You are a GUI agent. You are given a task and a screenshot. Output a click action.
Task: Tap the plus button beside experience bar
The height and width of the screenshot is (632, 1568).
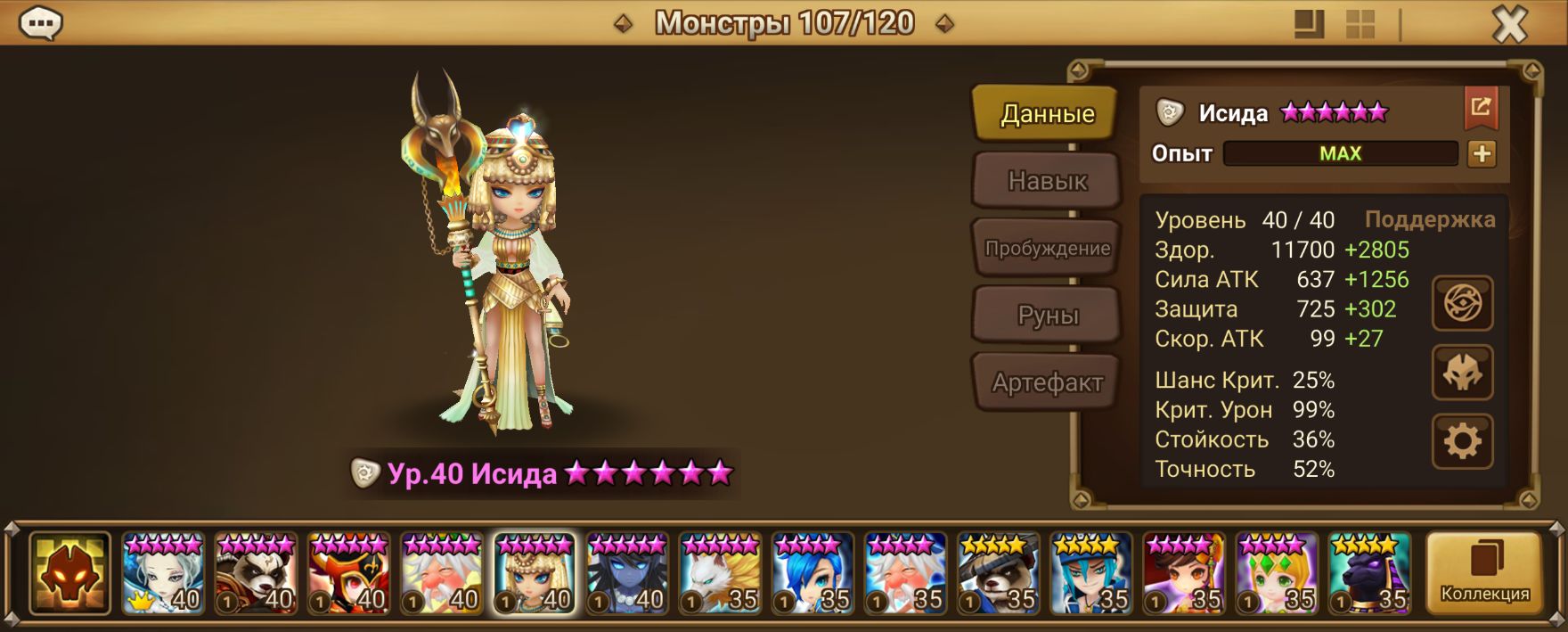[1482, 154]
